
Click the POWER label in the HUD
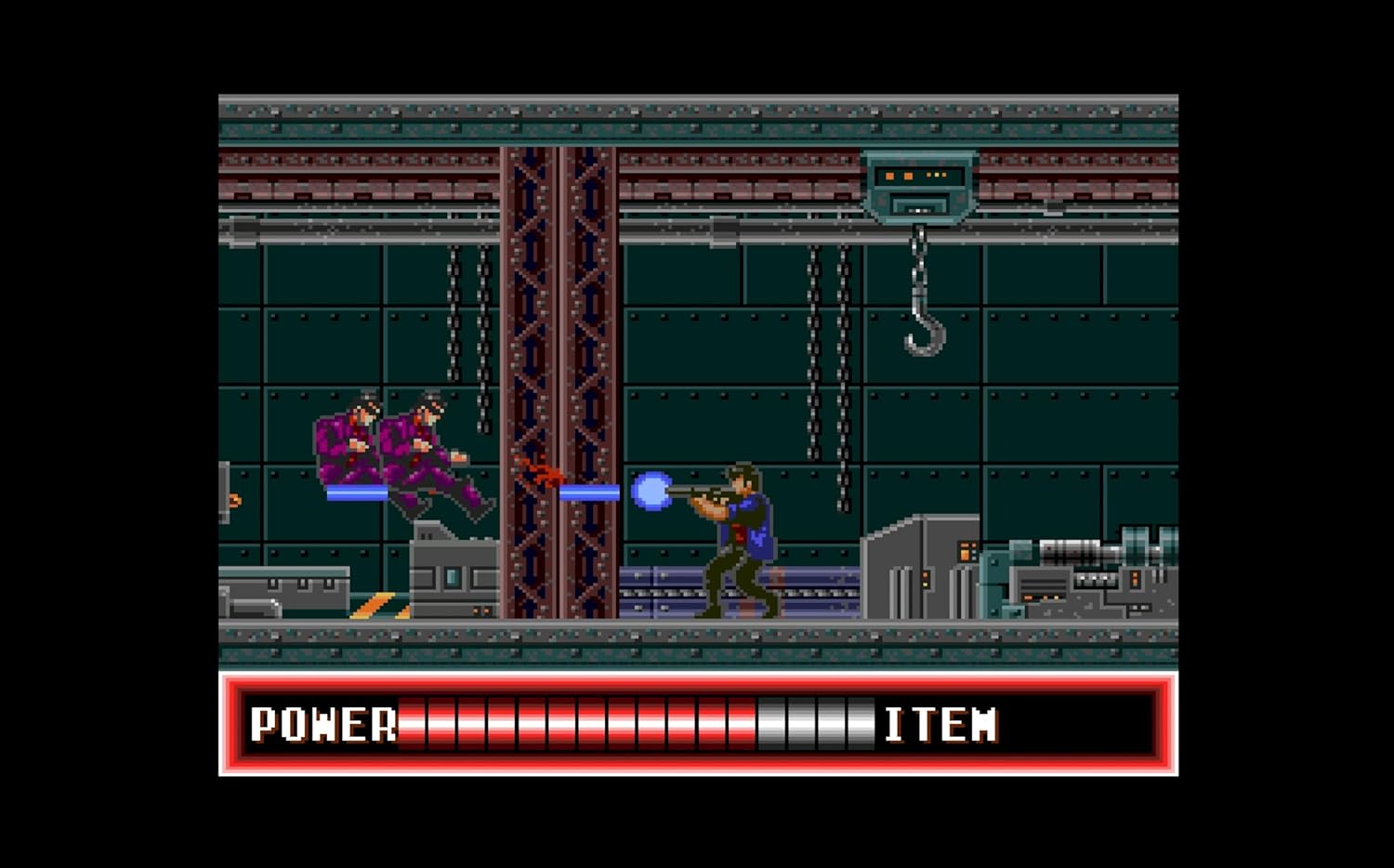coord(323,725)
